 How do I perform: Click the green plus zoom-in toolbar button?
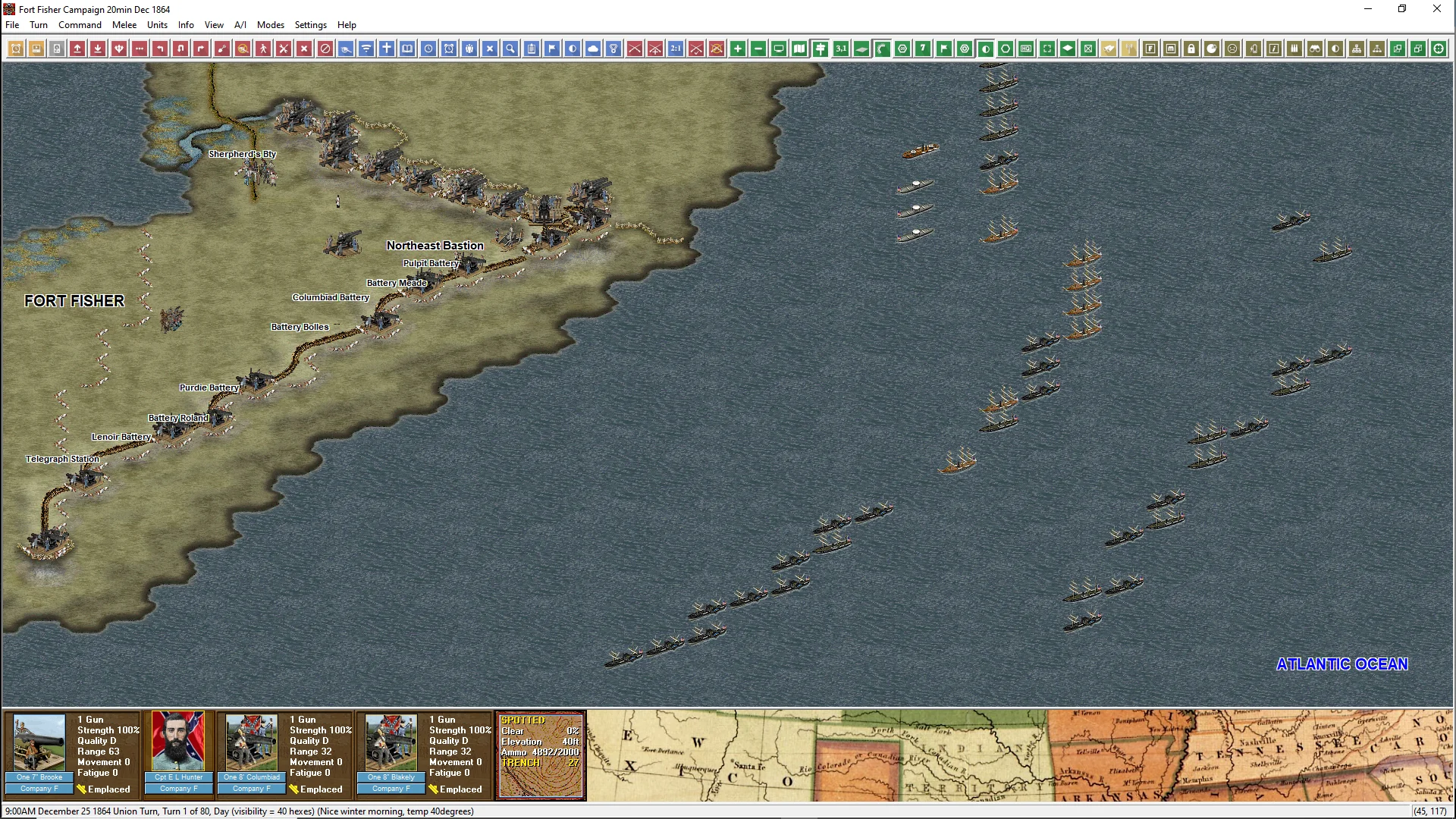[x=738, y=49]
